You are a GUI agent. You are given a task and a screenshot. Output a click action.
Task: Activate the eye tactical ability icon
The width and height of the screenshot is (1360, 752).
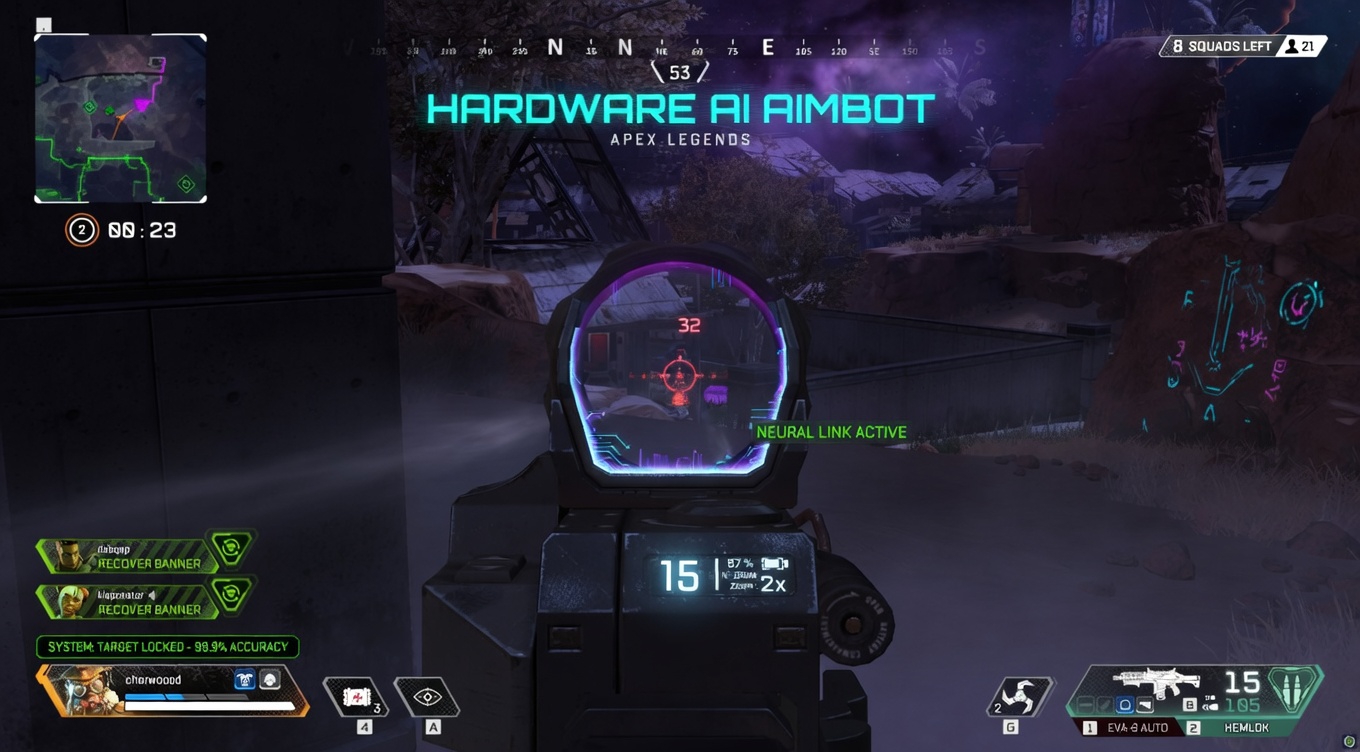pyautogui.click(x=427, y=697)
